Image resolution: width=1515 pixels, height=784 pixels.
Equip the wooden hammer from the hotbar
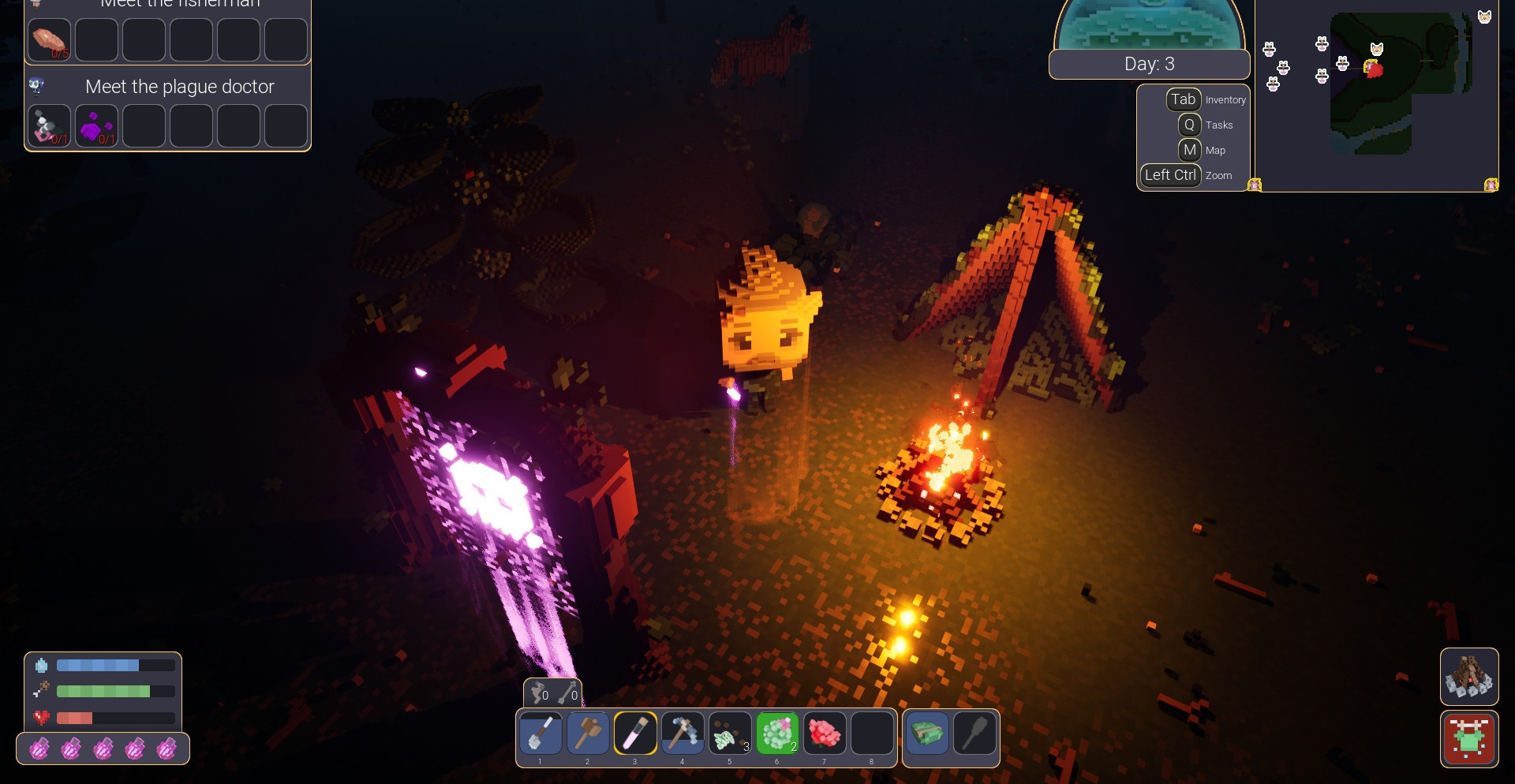588,734
